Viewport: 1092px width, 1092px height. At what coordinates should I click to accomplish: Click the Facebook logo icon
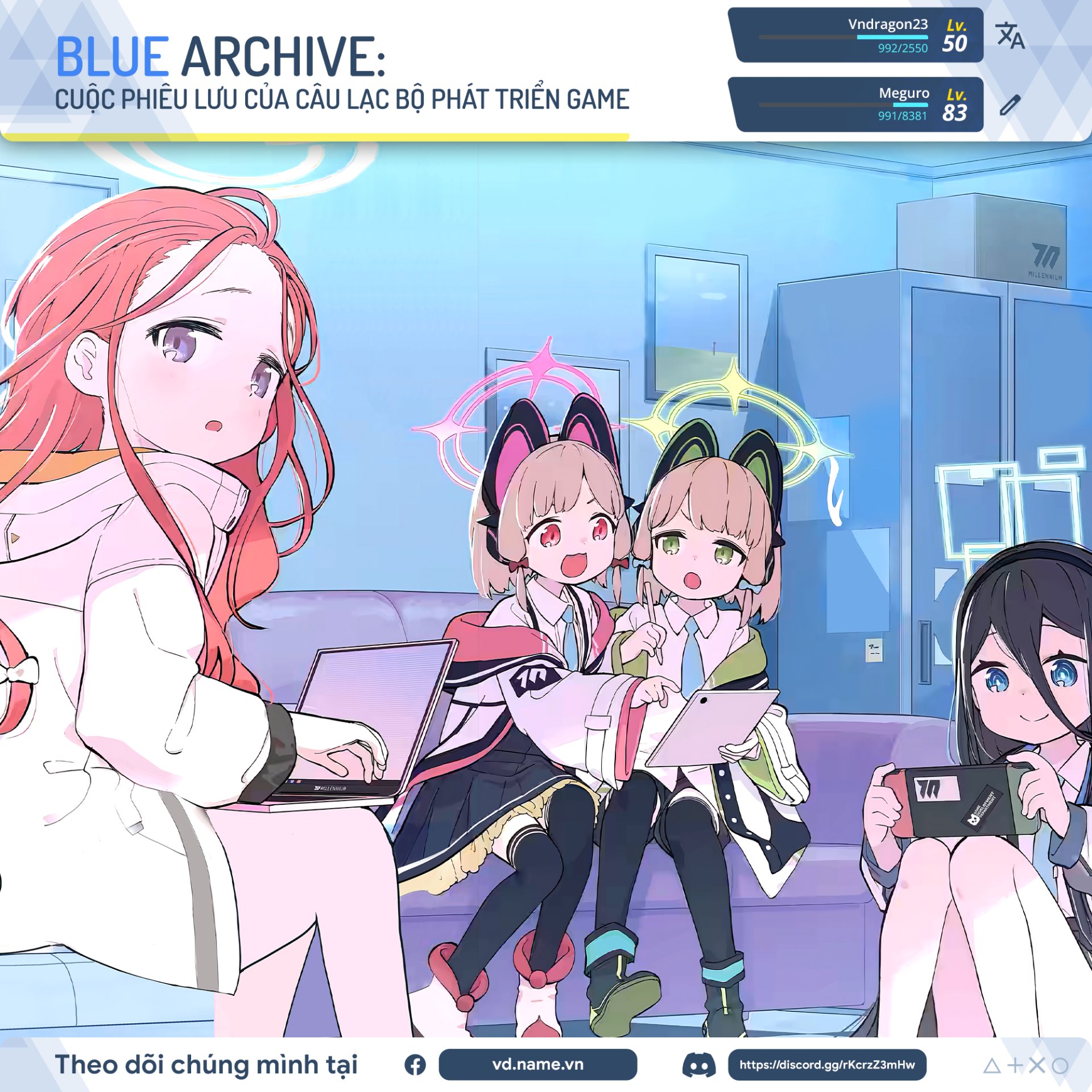click(415, 1065)
